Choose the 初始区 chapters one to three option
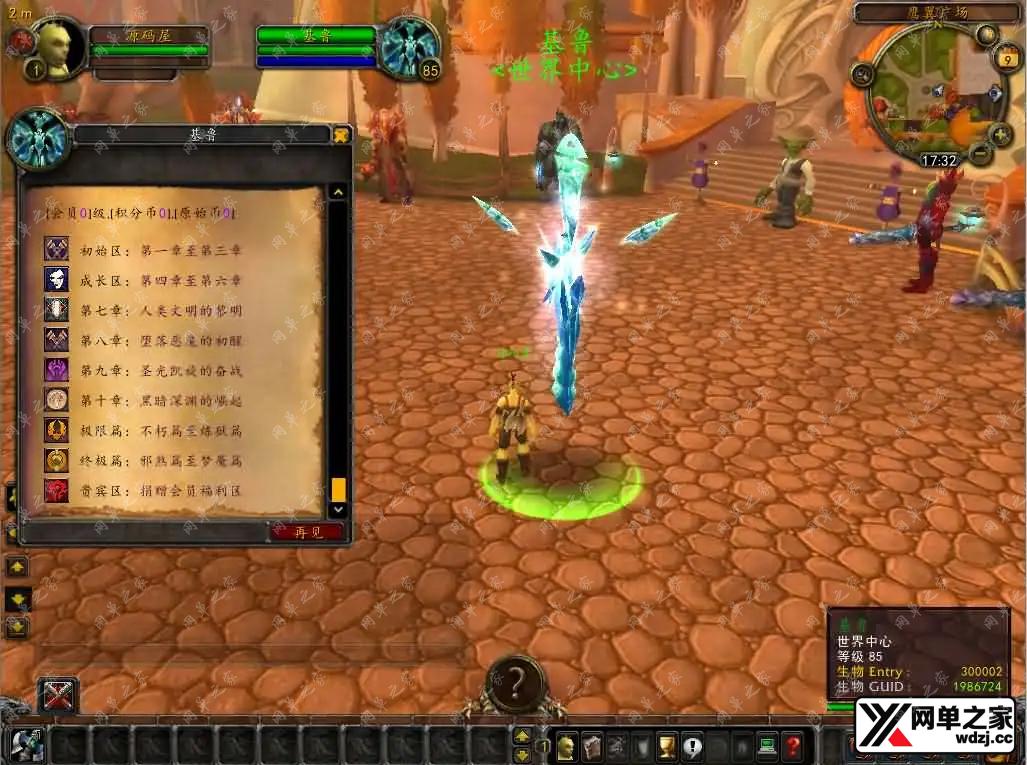Image resolution: width=1027 pixels, height=765 pixels. 160,250
